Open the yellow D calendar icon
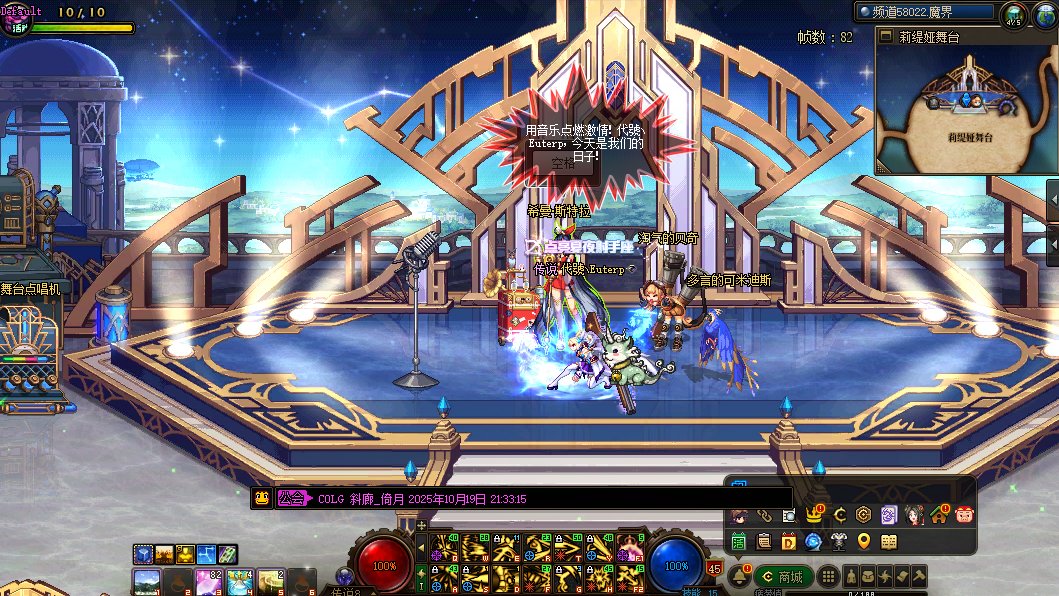This screenshot has height=596, width=1059. tap(788, 542)
